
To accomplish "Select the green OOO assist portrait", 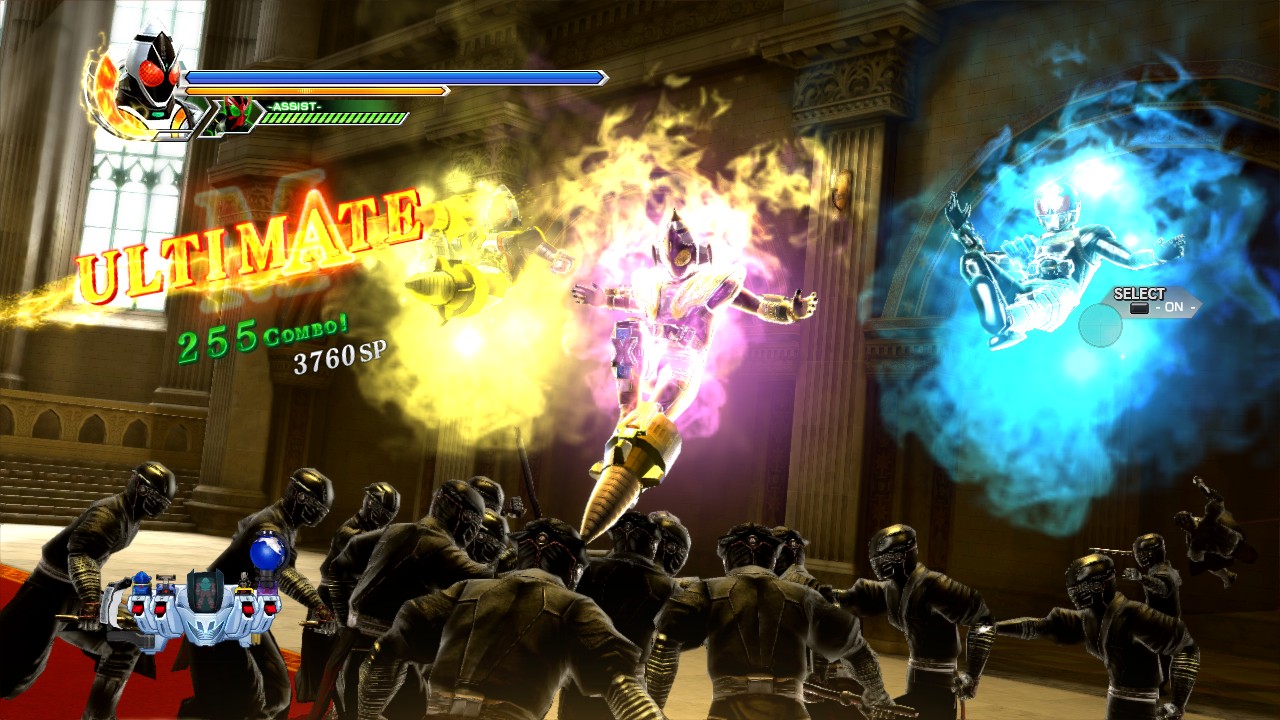I will 237,112.
